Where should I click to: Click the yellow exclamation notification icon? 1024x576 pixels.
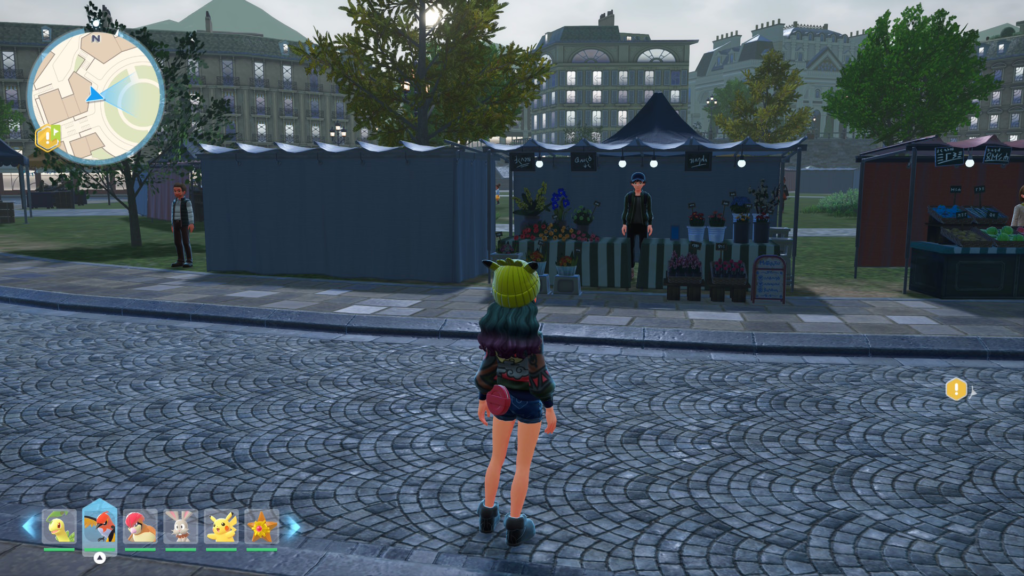957,389
